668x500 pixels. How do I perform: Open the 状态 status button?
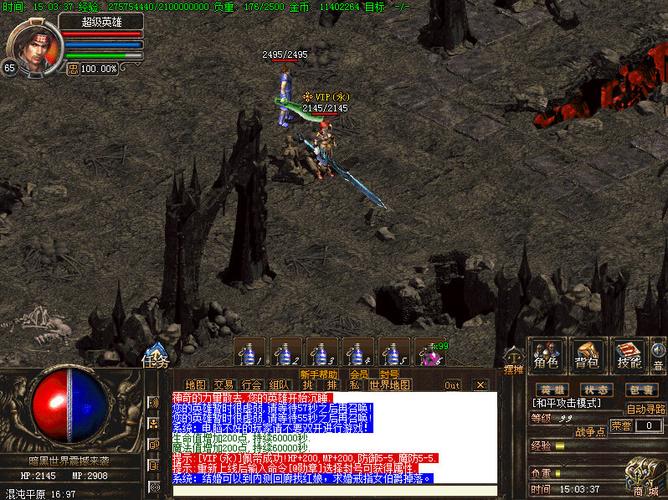[x=597, y=389]
